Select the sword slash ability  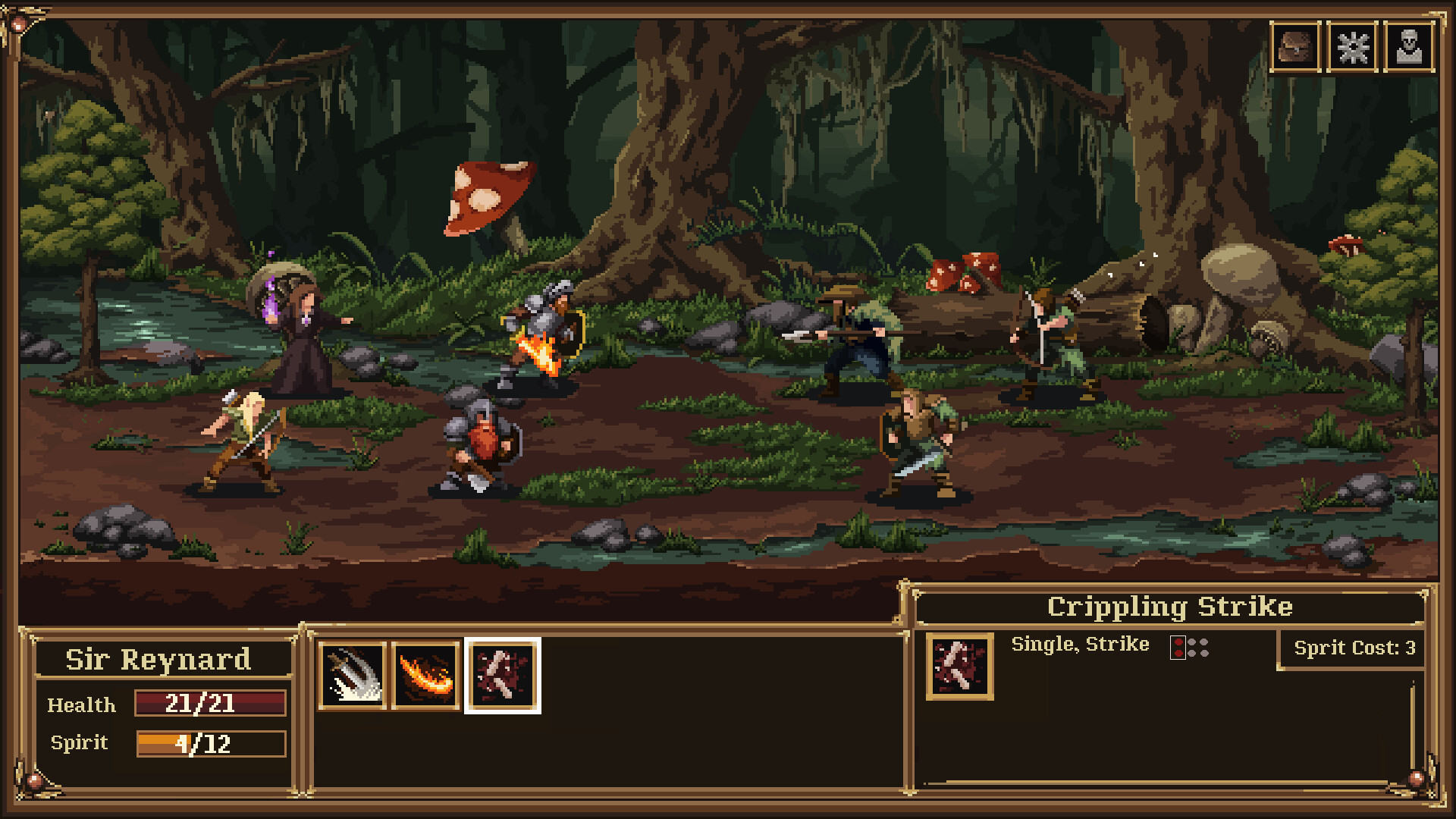tap(353, 676)
